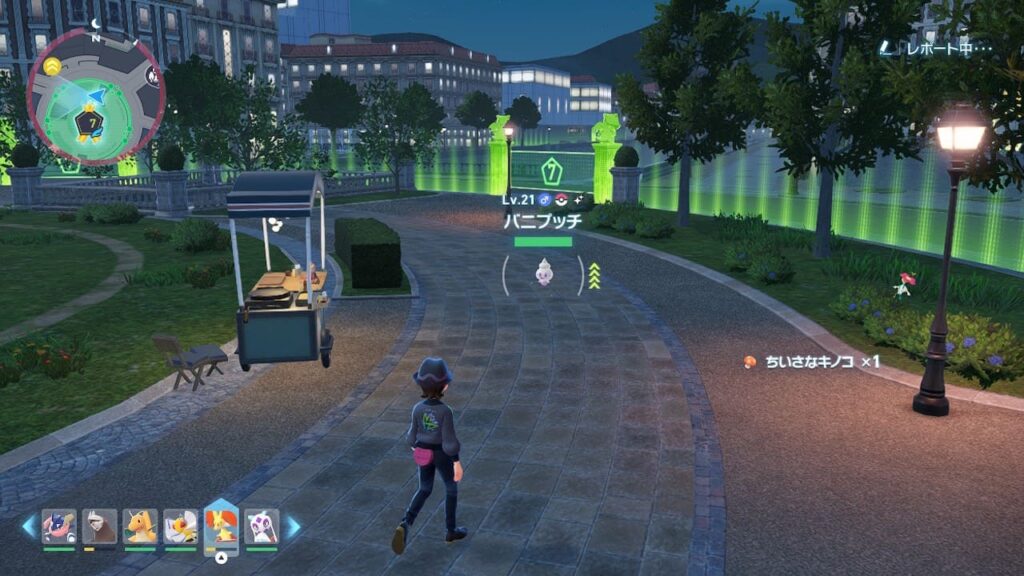Open the circular minimap
1024x576 pixels.
tap(96, 96)
